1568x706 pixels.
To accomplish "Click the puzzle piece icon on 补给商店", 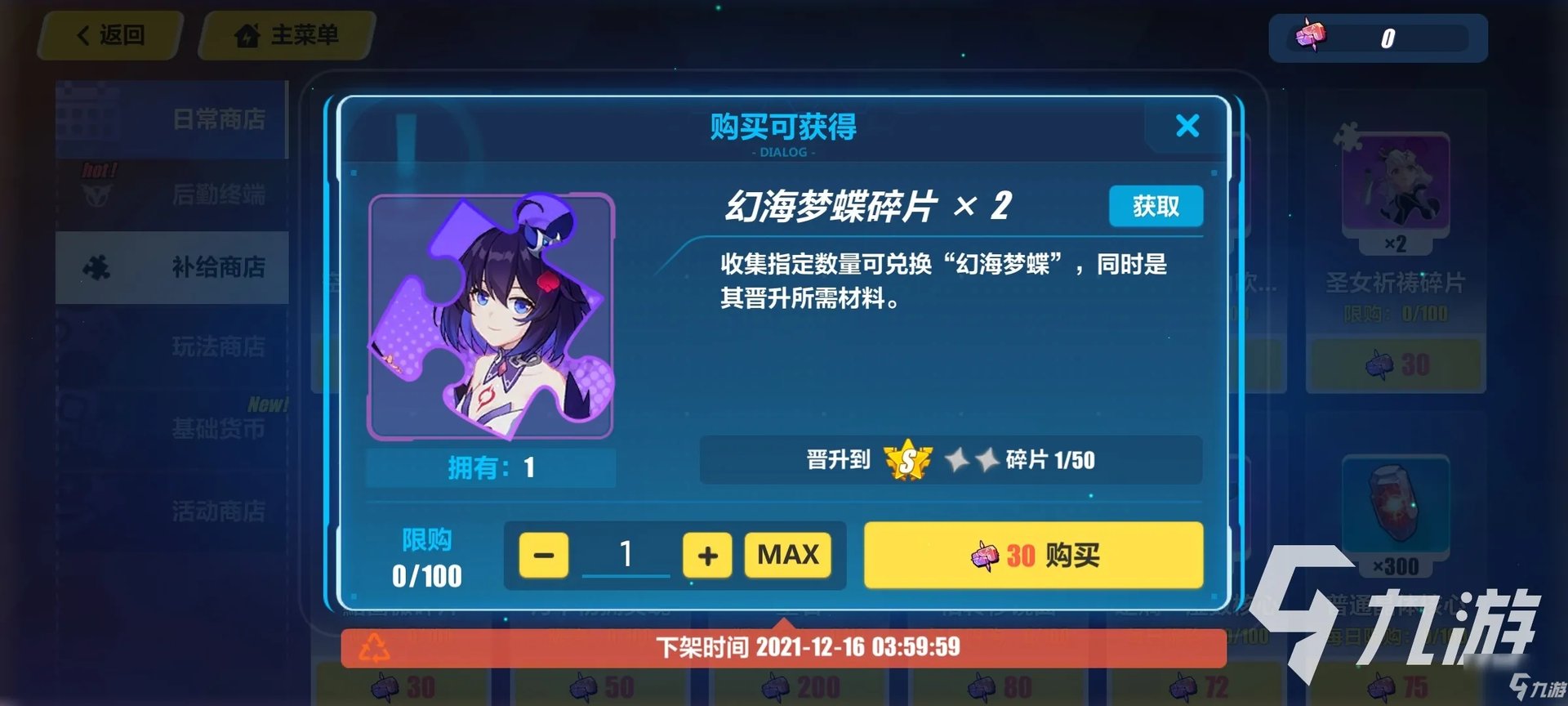I will (98, 267).
